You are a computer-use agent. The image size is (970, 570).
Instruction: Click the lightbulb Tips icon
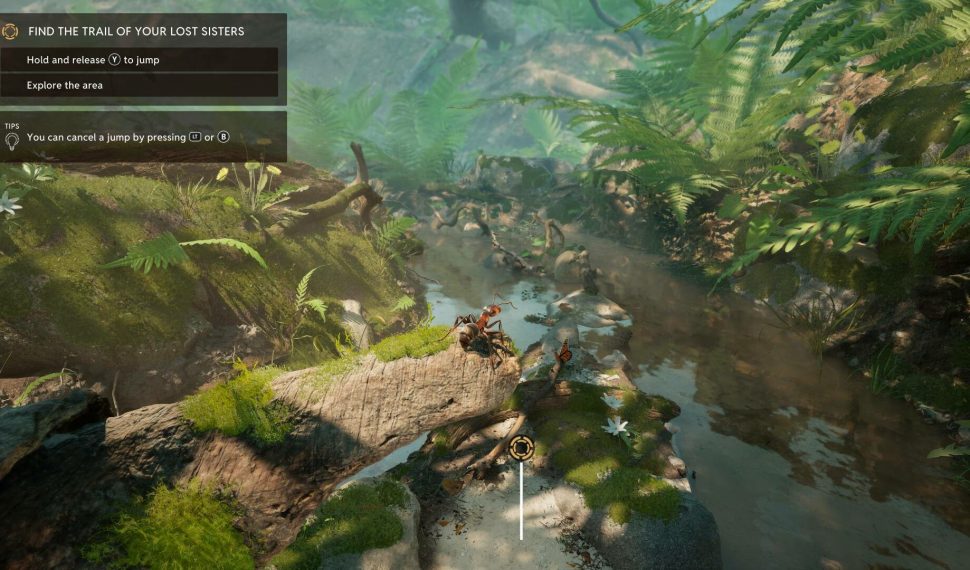click(x=12, y=140)
